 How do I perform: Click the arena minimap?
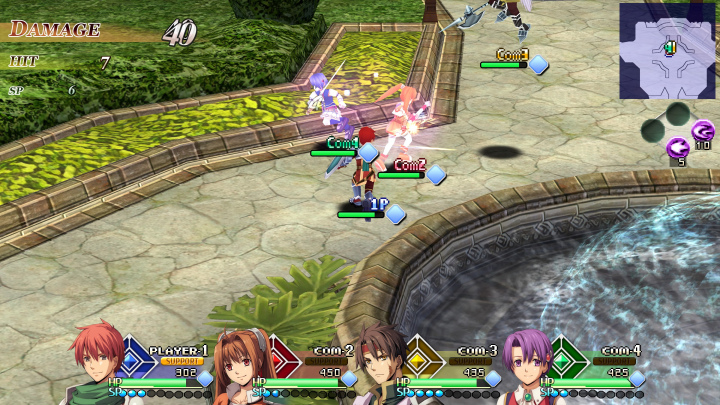click(x=668, y=43)
